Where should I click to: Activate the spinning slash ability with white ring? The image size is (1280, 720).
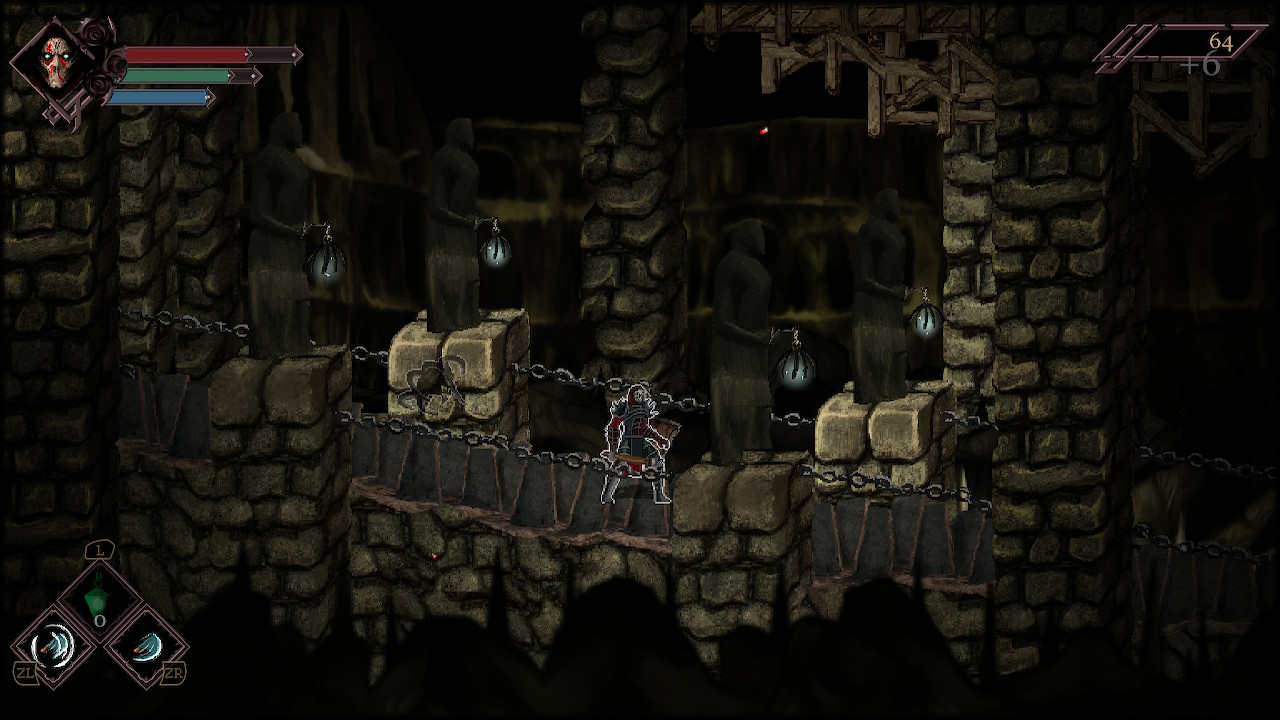(53, 645)
